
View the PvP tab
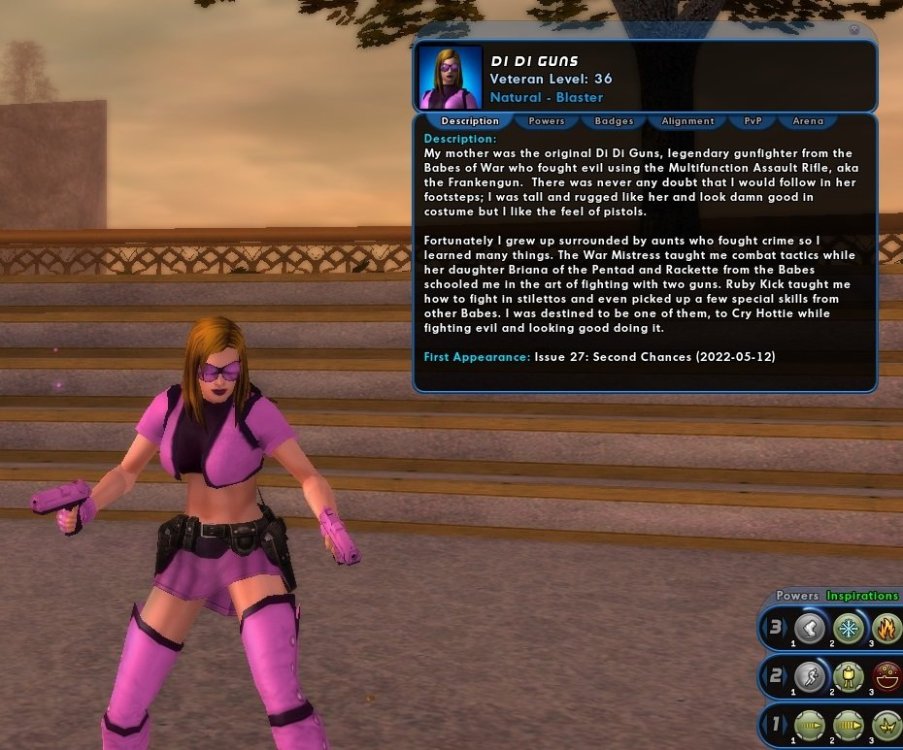pos(752,121)
